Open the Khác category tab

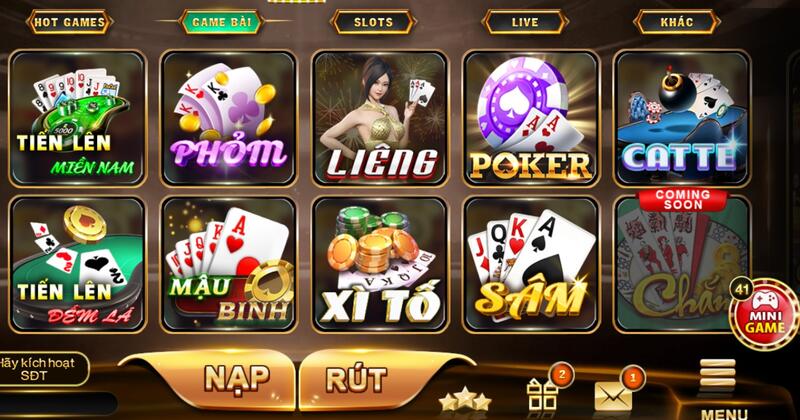[x=676, y=21]
